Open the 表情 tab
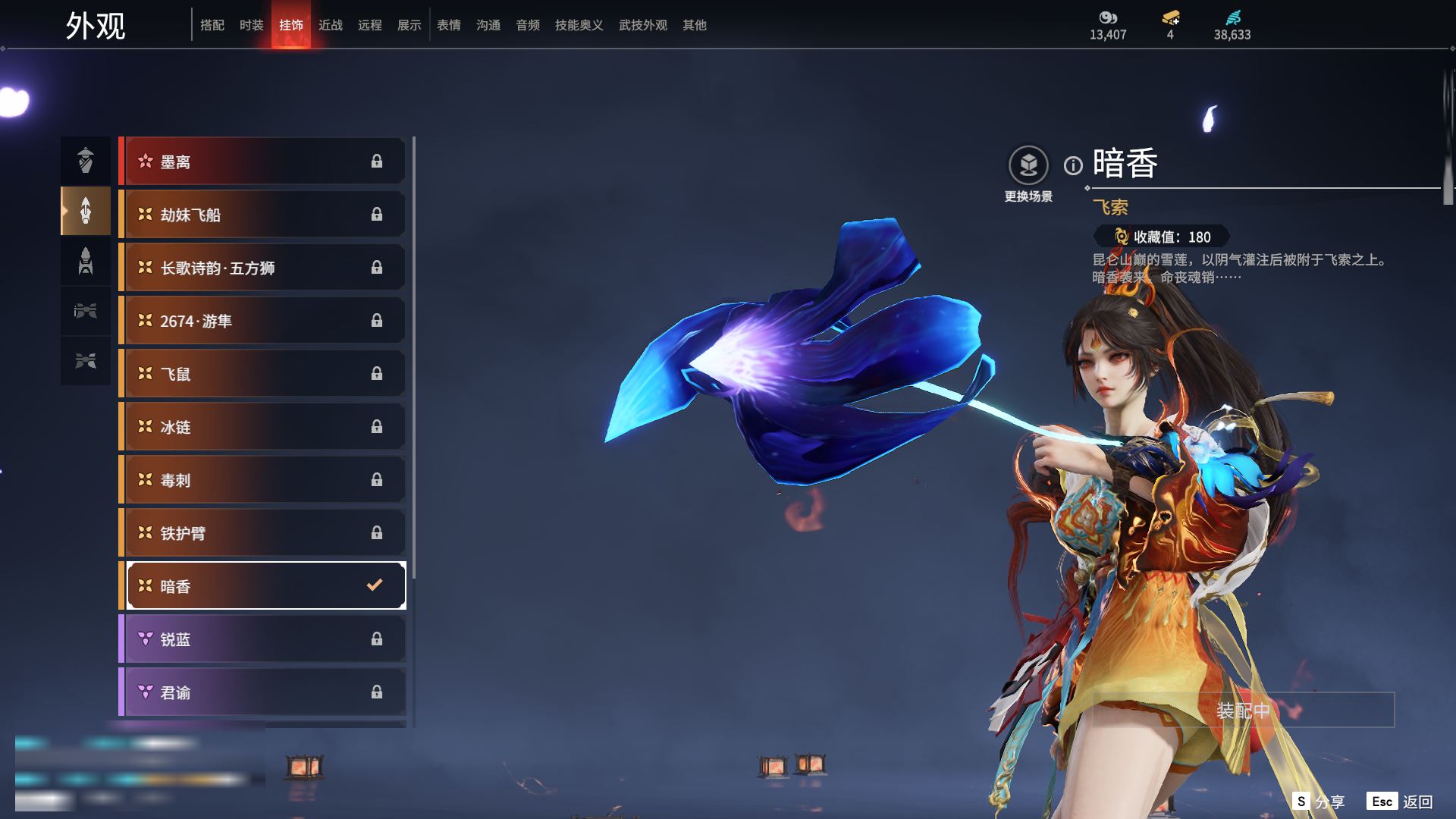 pyautogui.click(x=449, y=25)
